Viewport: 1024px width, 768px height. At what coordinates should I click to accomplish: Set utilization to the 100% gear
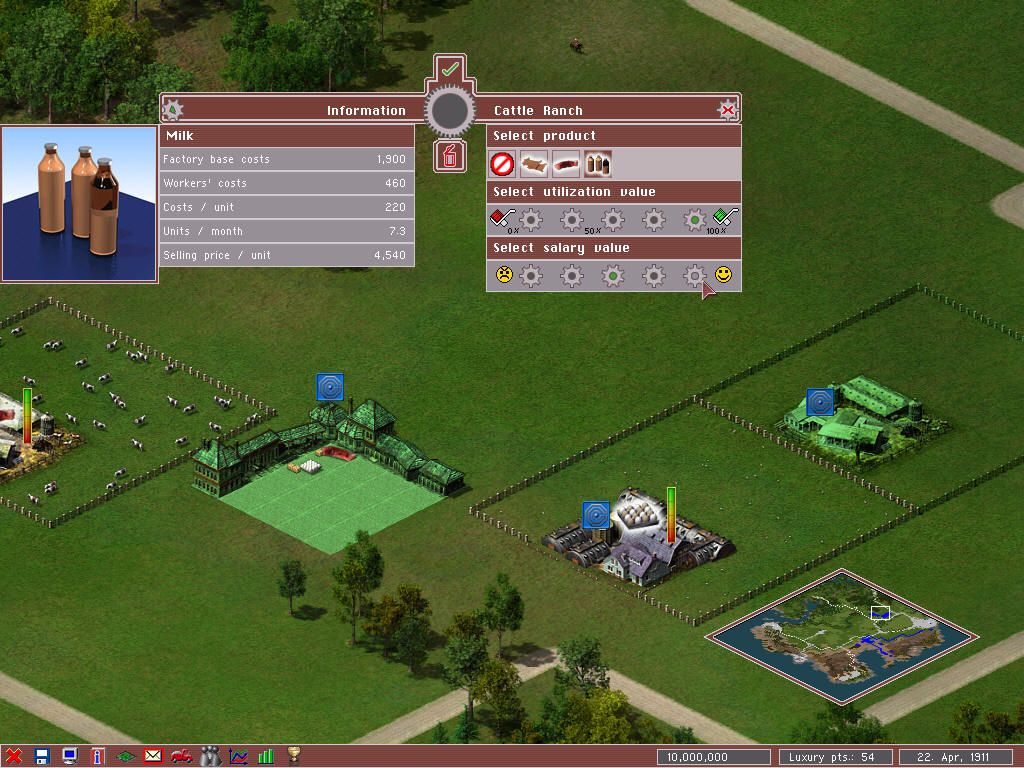click(694, 219)
